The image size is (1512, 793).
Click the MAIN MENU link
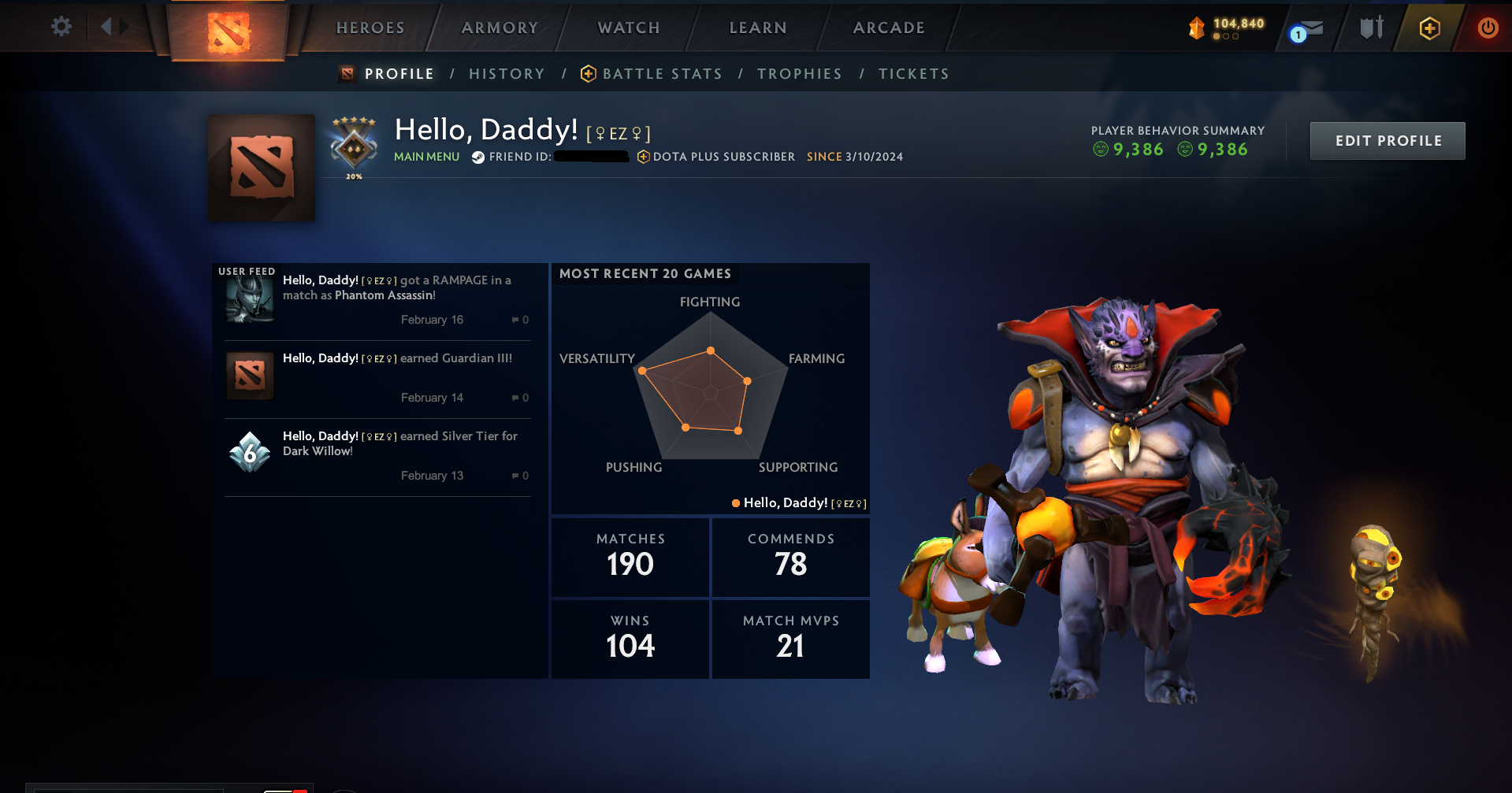click(426, 157)
